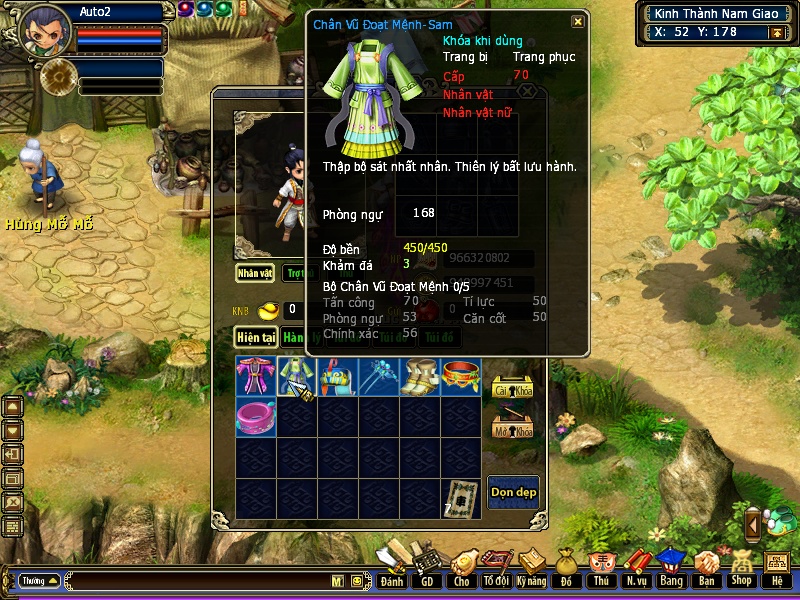
Task: Select the purple robe inventory slot
Action: coord(256,376)
